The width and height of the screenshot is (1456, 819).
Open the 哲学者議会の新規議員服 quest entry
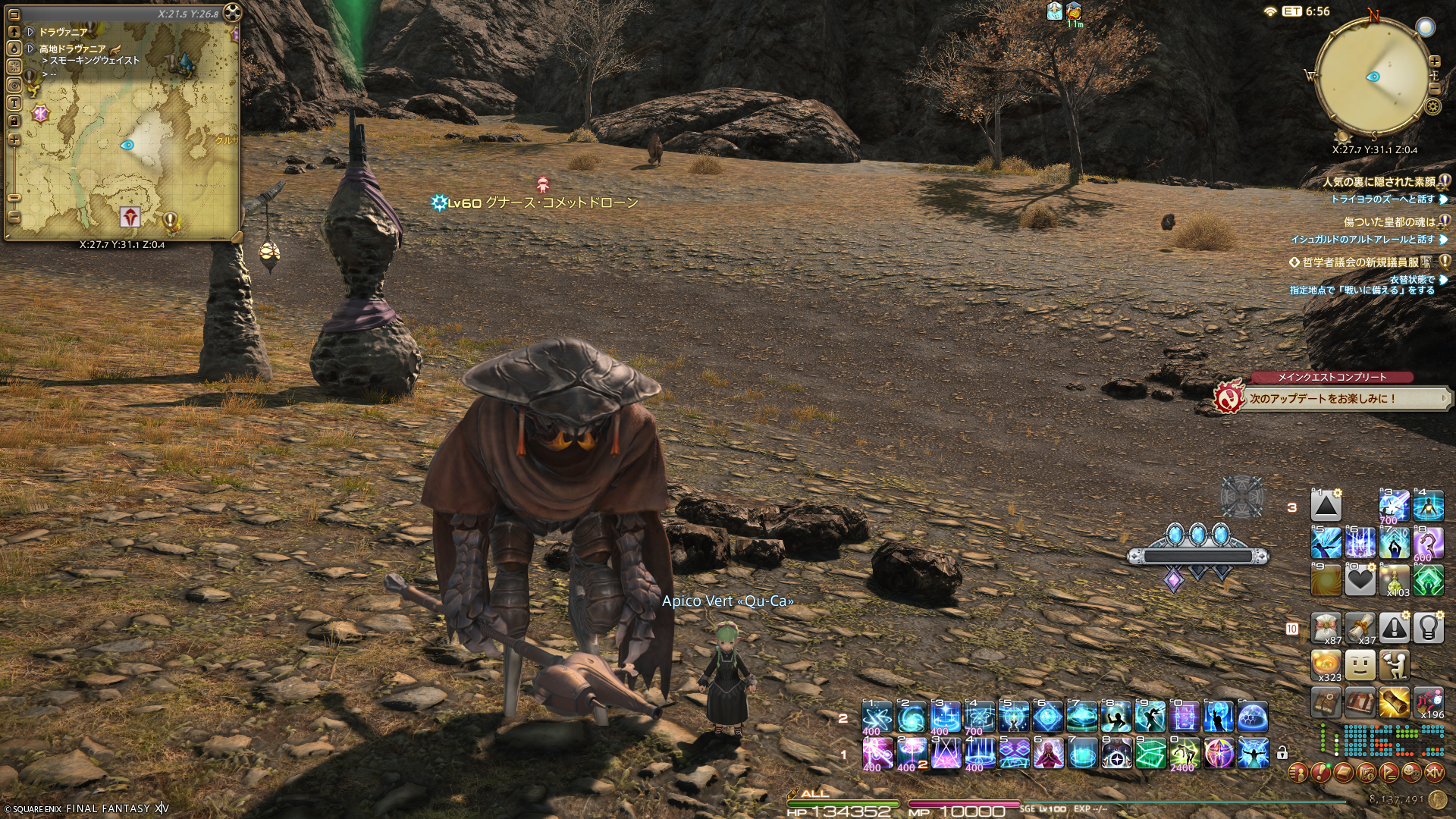click(1360, 262)
